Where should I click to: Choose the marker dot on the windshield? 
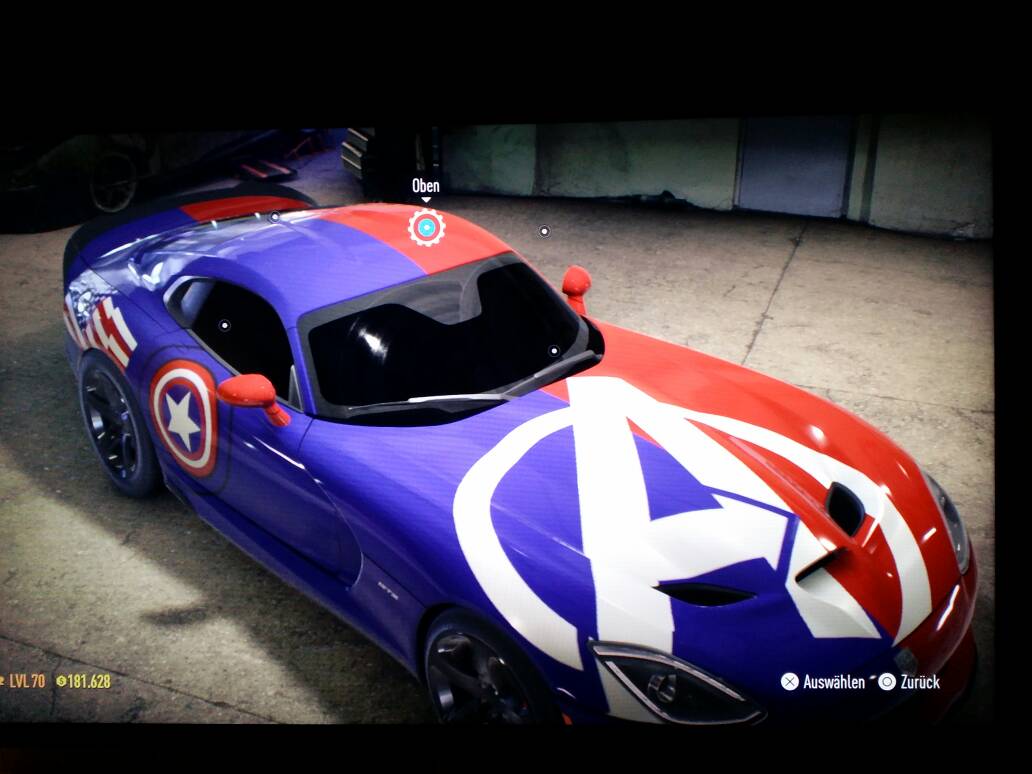(553, 350)
